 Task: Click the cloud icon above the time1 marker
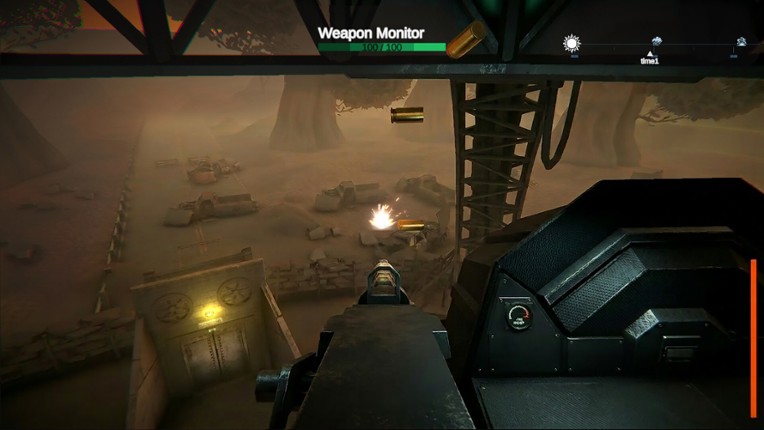[x=656, y=42]
